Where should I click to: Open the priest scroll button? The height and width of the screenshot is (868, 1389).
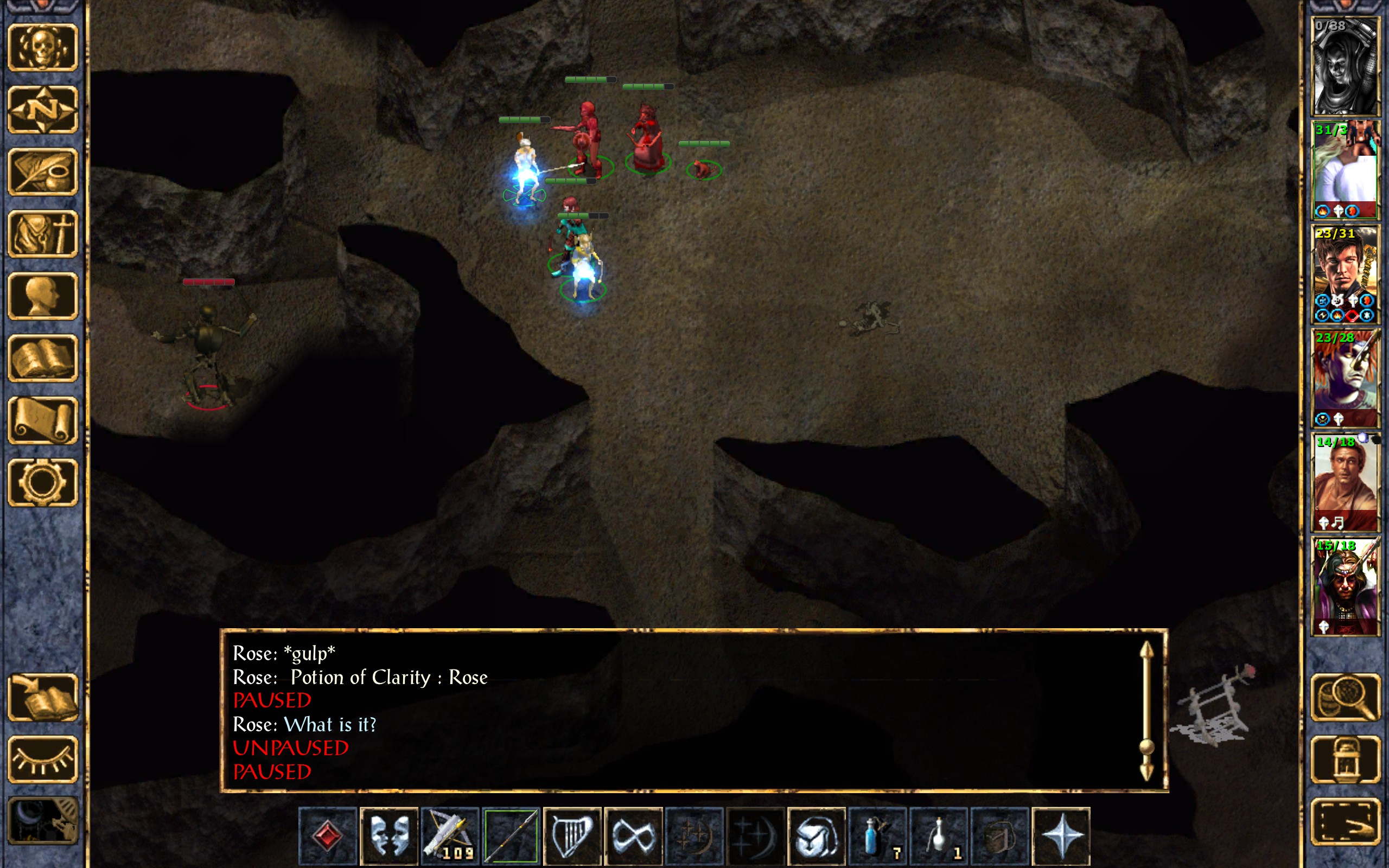point(43,420)
